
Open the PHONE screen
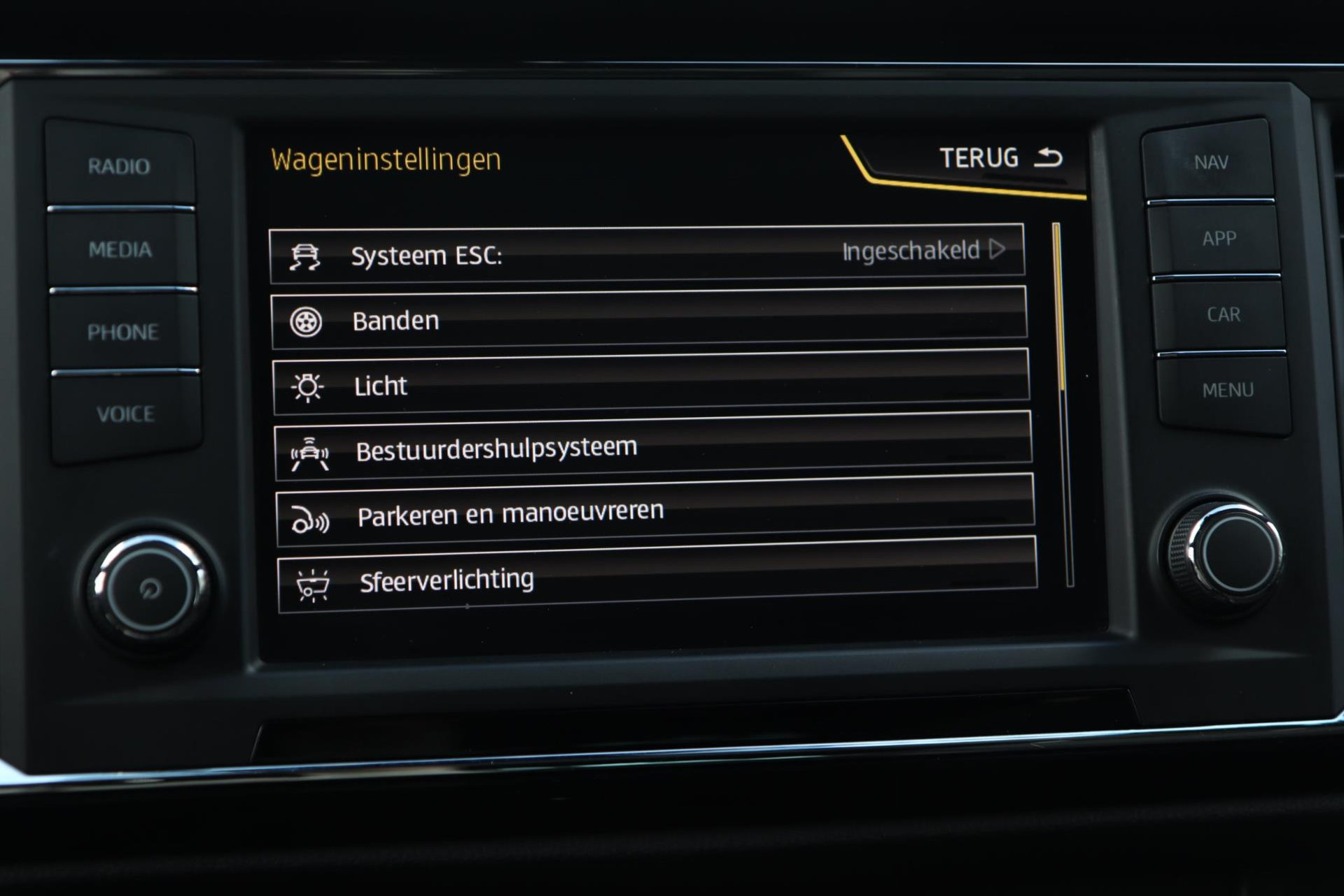click(123, 332)
